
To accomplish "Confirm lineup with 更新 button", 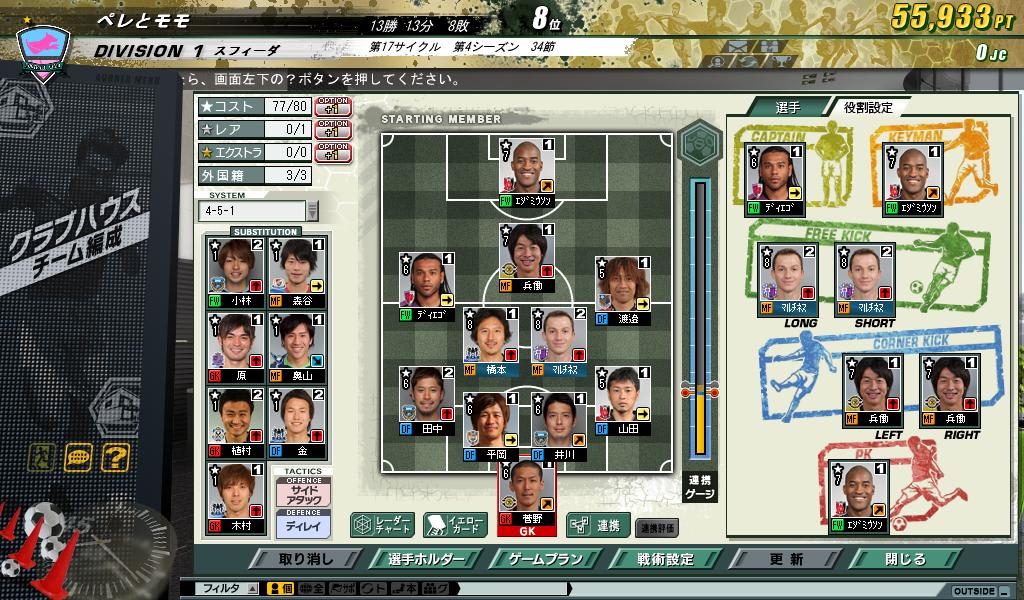I will pyautogui.click(x=787, y=559).
